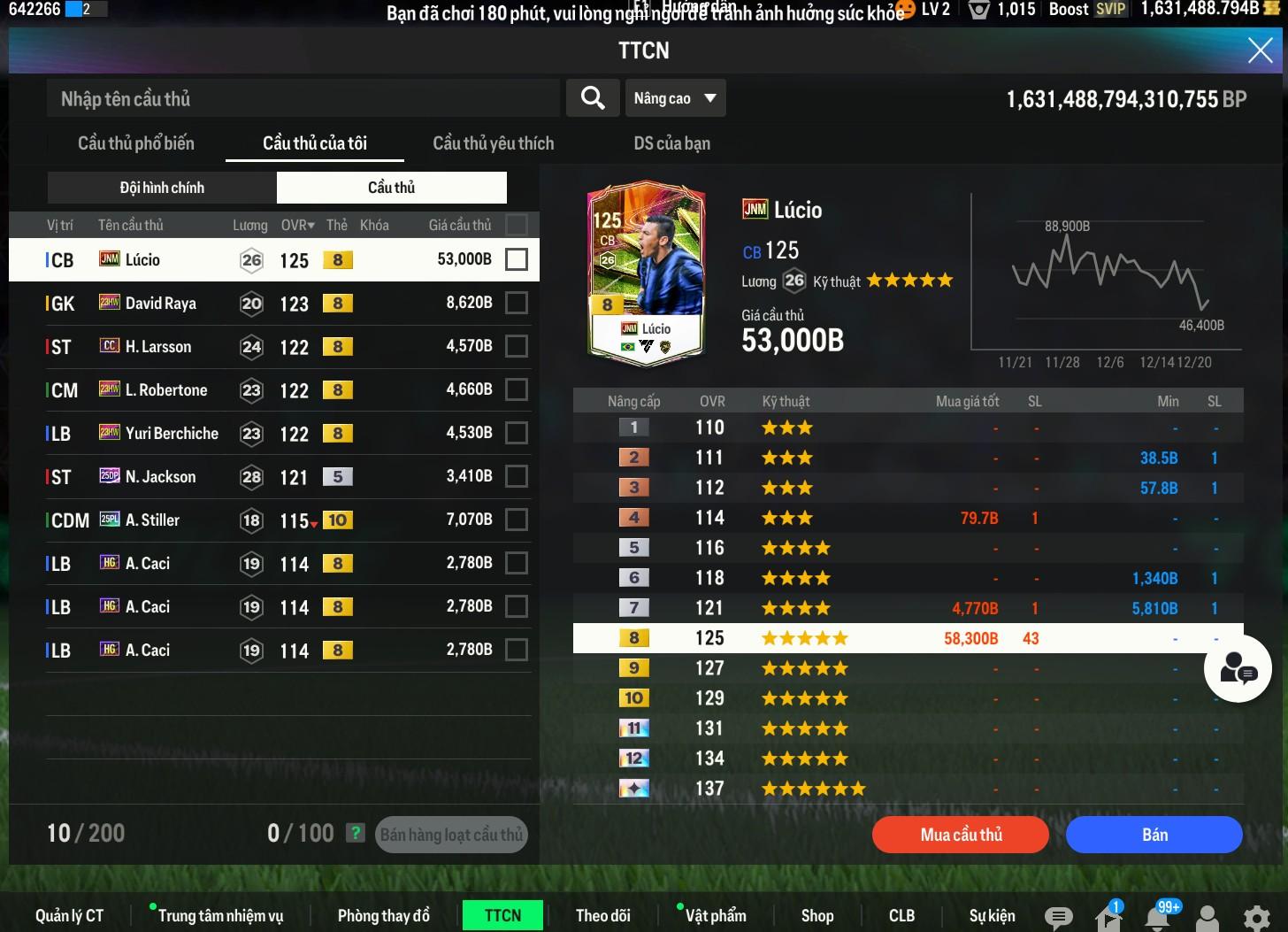This screenshot has height=932, width=1288.
Task: Open the Shop menu
Action: (x=816, y=915)
